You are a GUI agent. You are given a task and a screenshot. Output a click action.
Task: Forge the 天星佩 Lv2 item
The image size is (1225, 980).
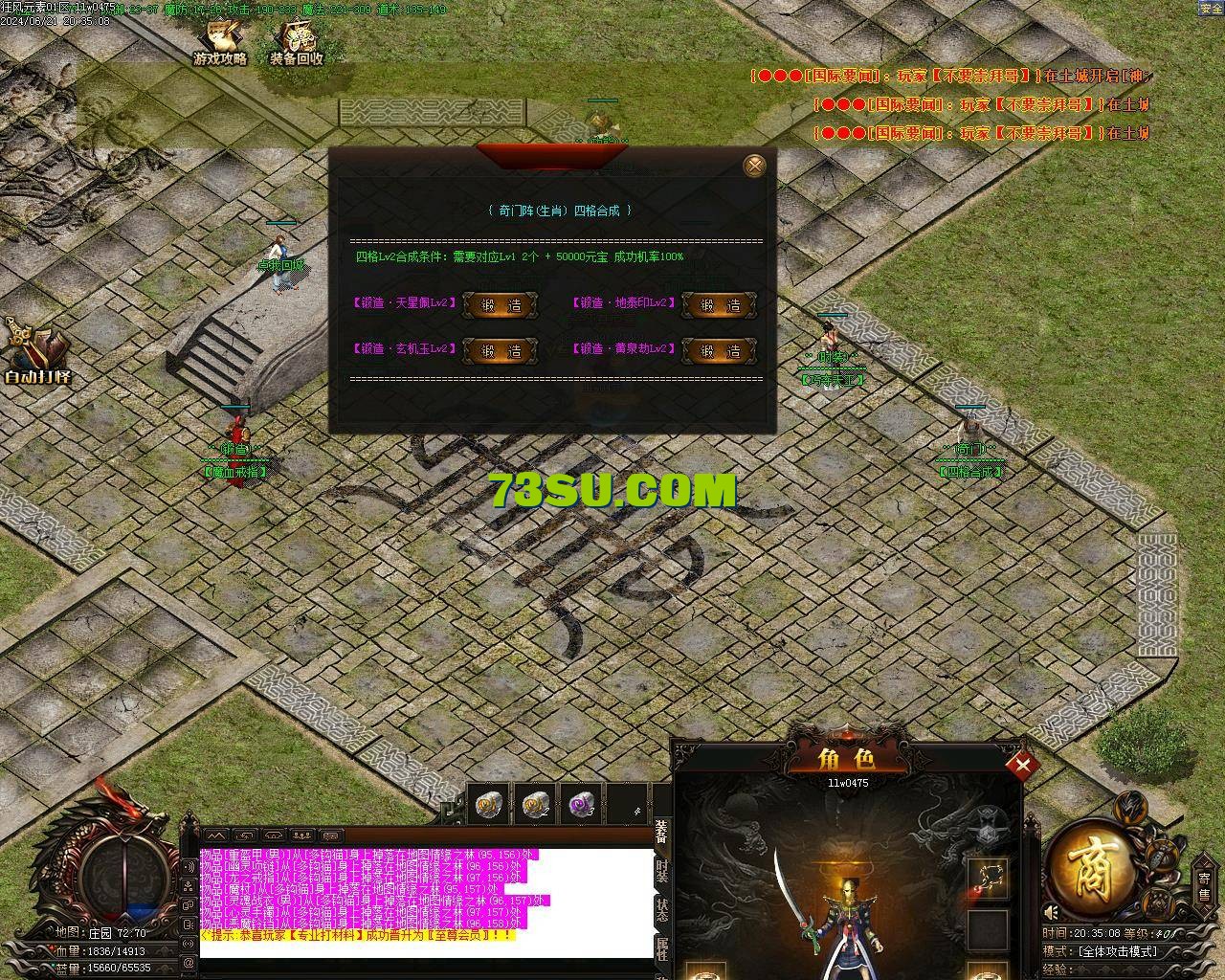click(500, 305)
